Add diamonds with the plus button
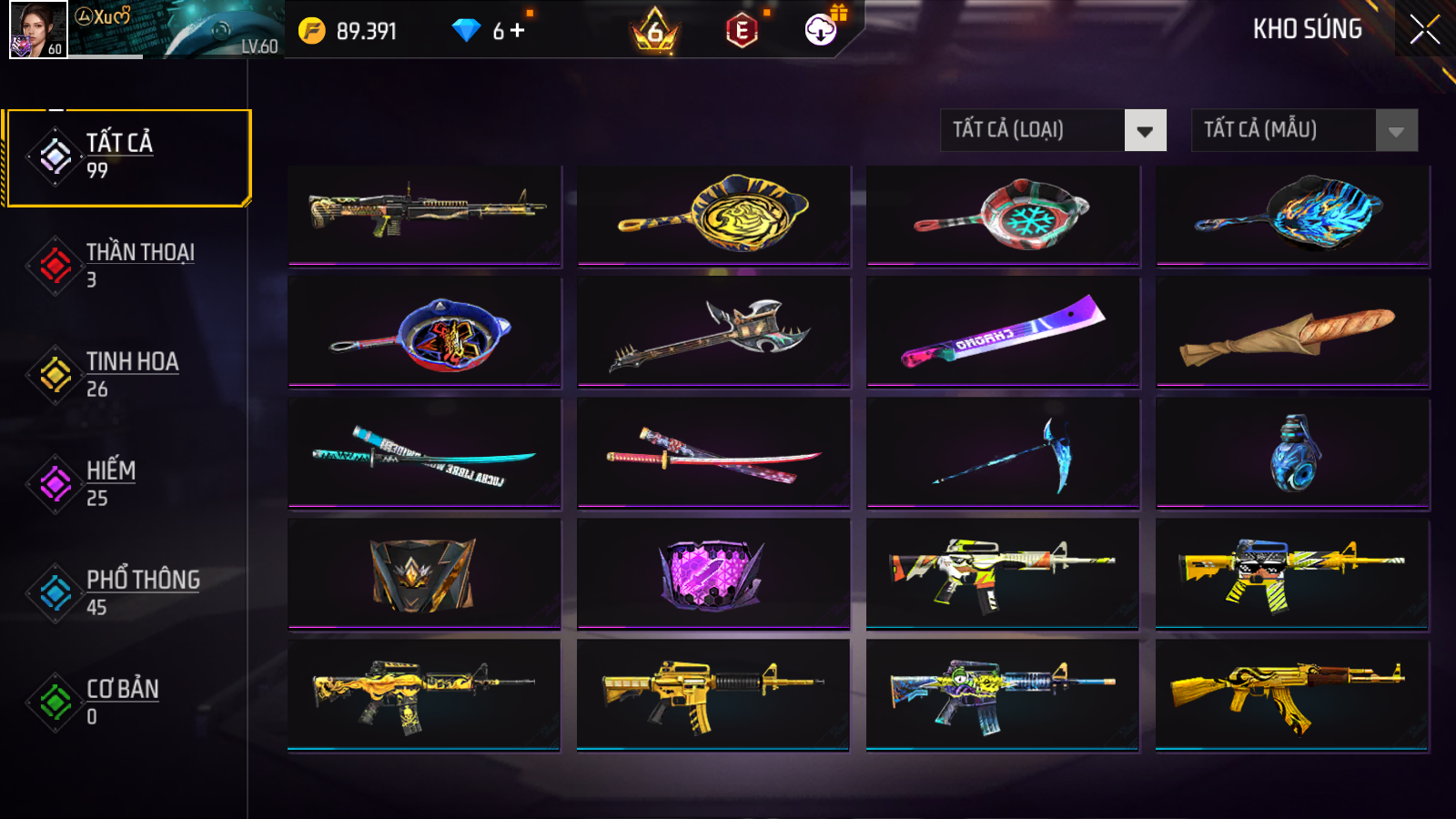Image resolution: width=1456 pixels, height=819 pixels. (x=517, y=31)
